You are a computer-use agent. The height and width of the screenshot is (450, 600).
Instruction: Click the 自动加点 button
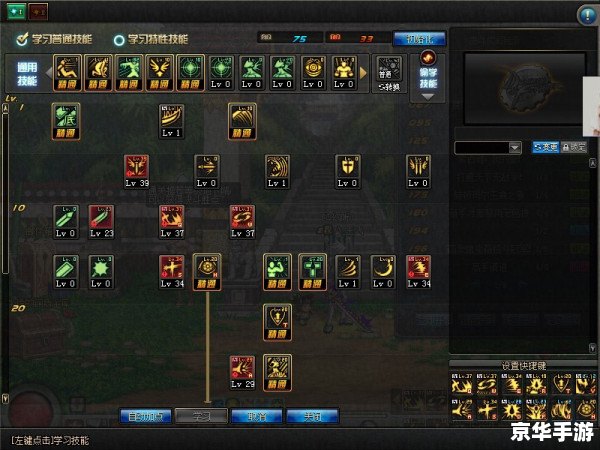click(146, 416)
